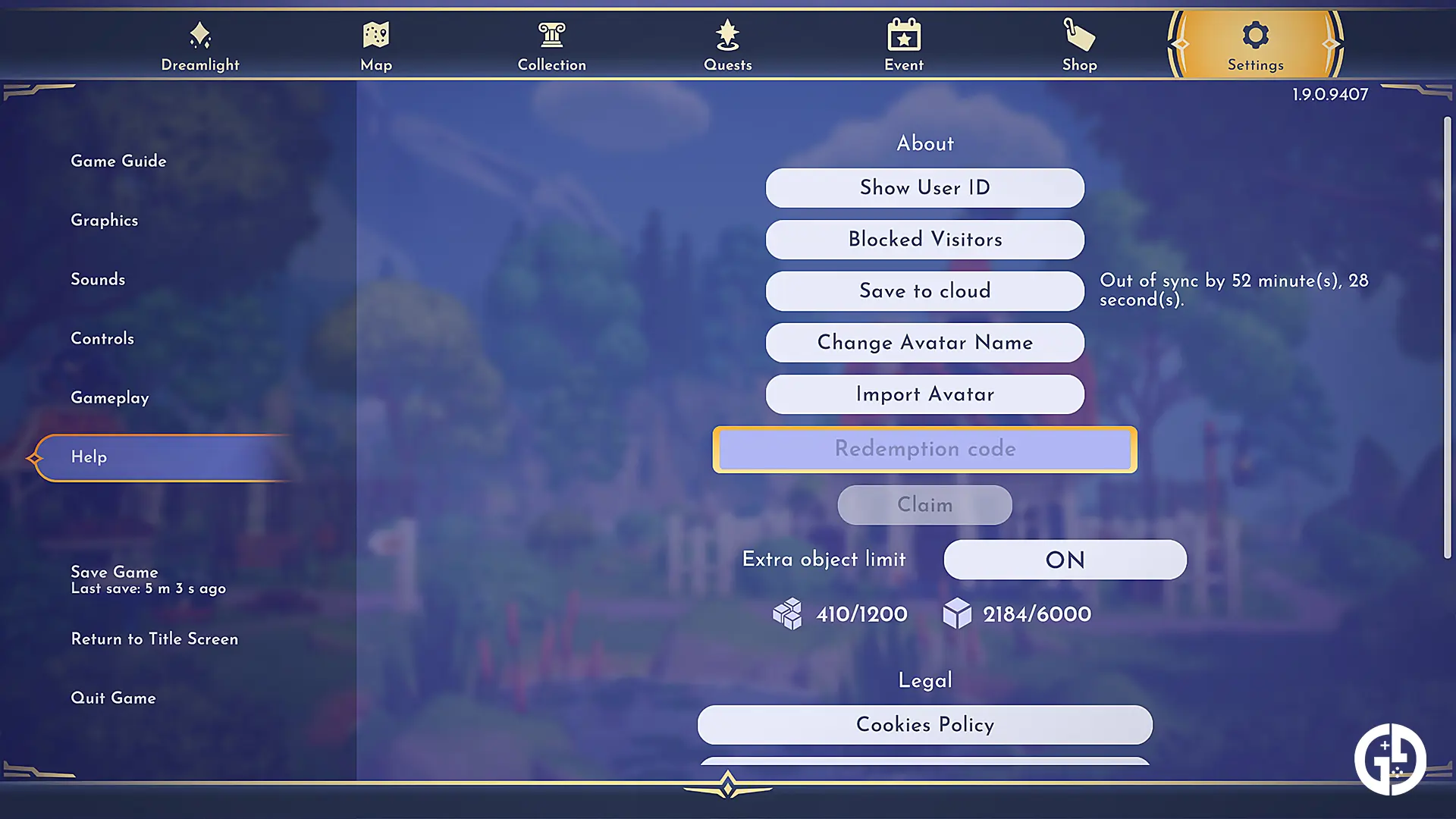Click the Show User ID button
This screenshot has width=1456, height=819.
[924, 187]
